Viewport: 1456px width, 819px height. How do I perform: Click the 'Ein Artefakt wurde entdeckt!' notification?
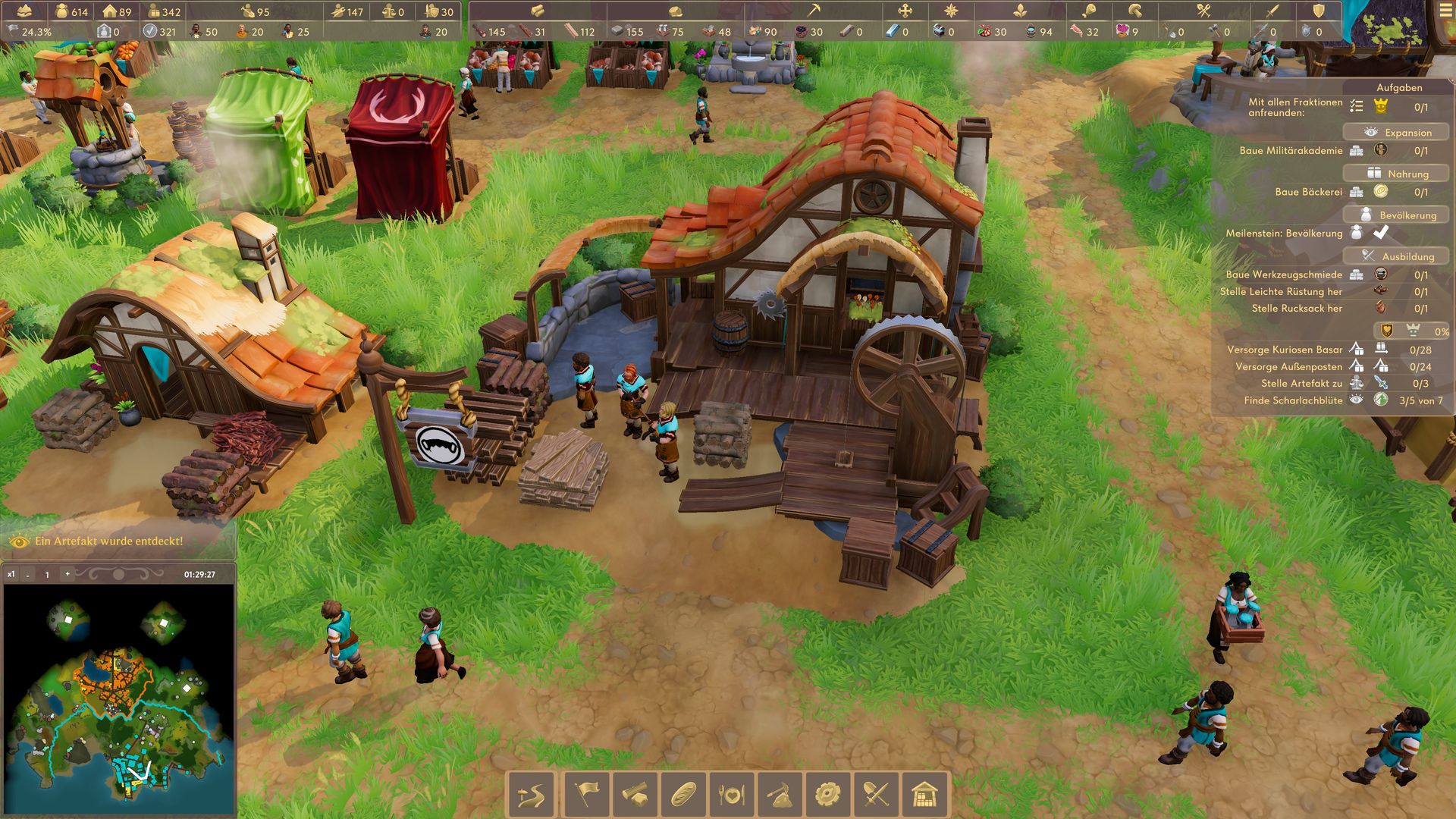108,541
